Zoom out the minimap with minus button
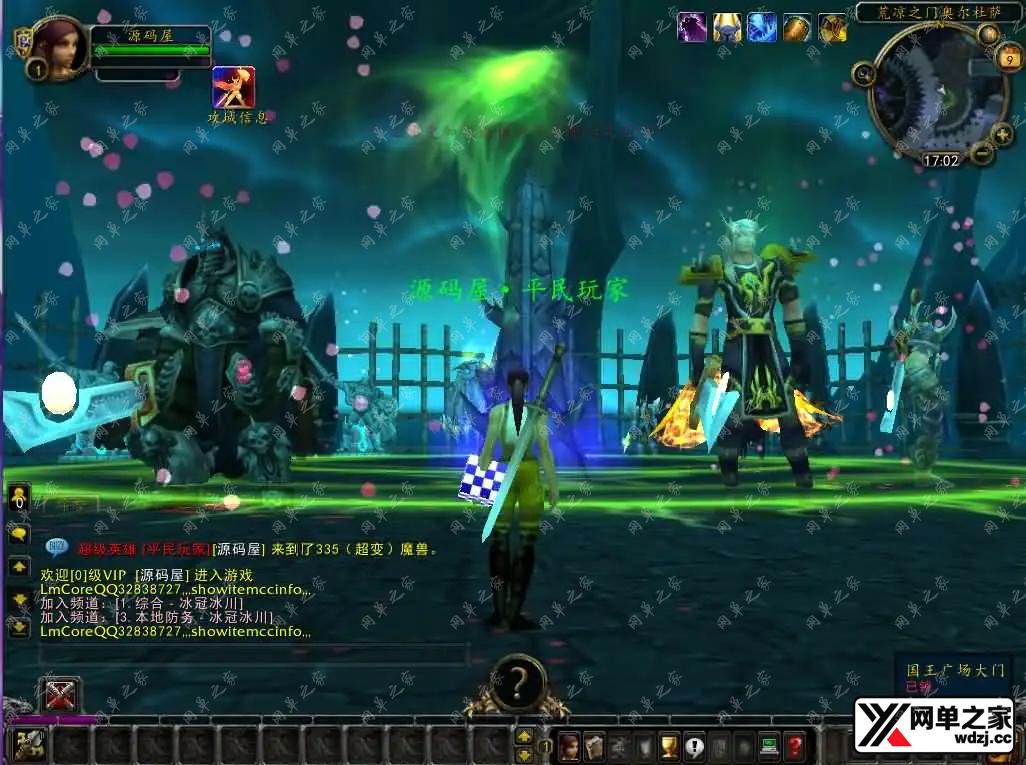 [981, 153]
